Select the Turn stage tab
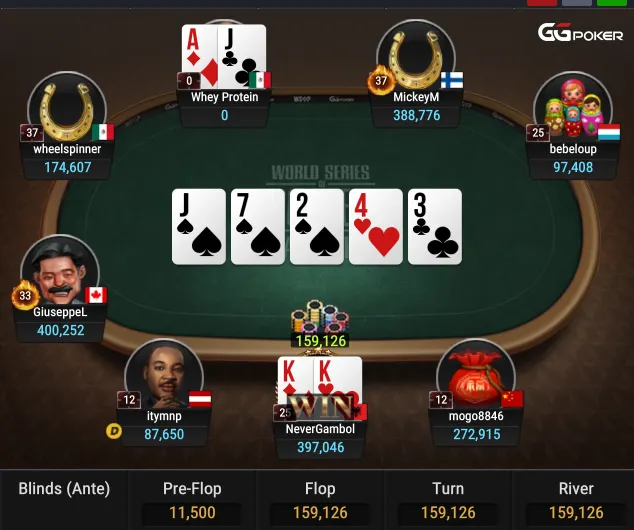Screen dimensions: 634x530 [x=447, y=500]
